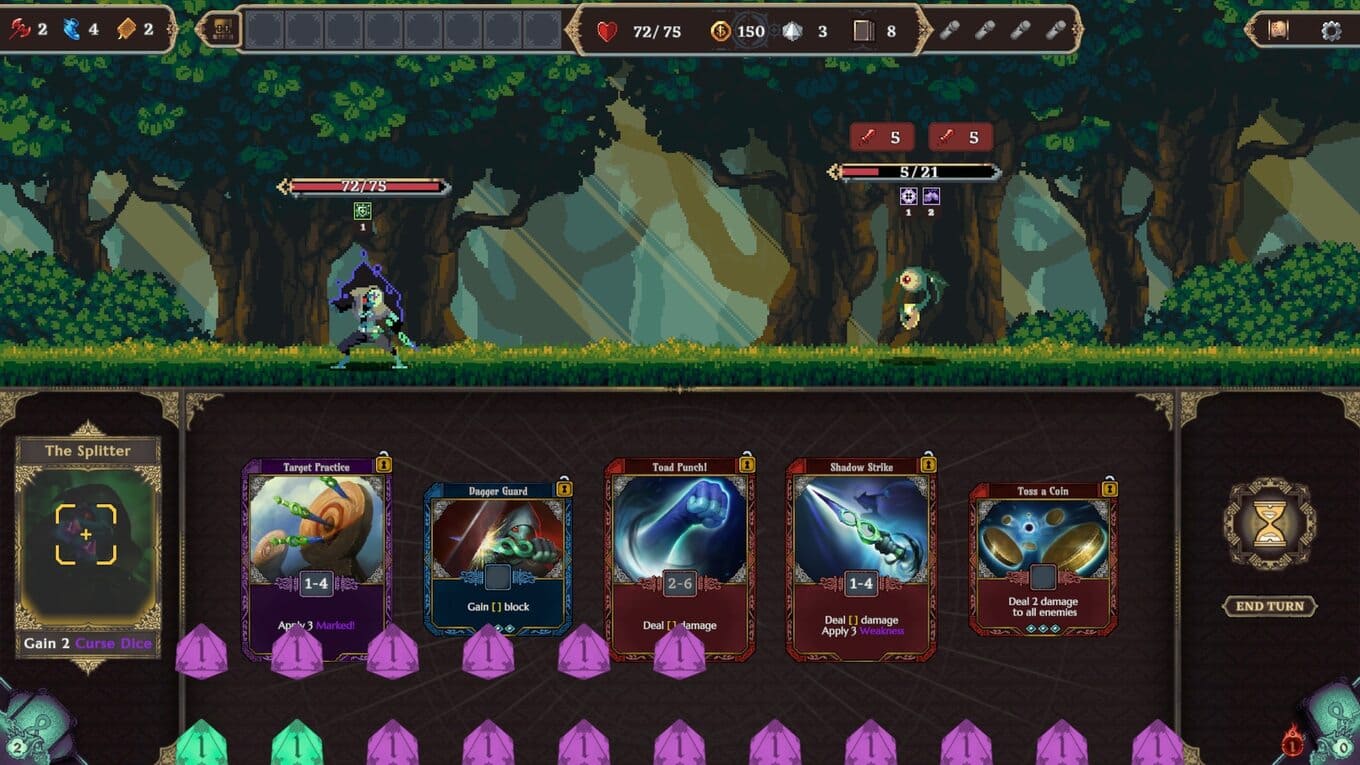End the current turn

(x=1269, y=606)
